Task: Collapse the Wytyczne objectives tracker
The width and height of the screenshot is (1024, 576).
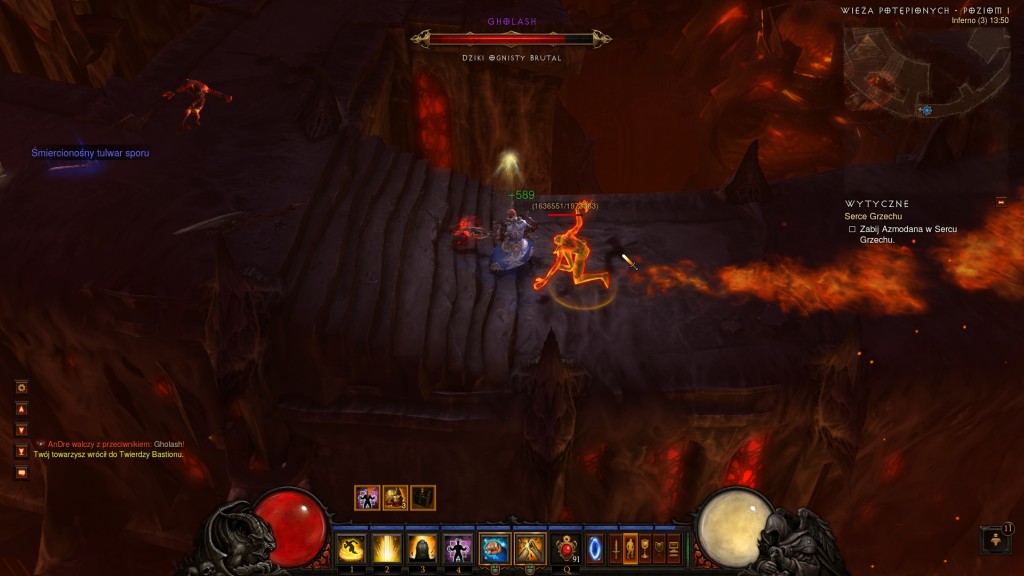Action: tap(1001, 203)
